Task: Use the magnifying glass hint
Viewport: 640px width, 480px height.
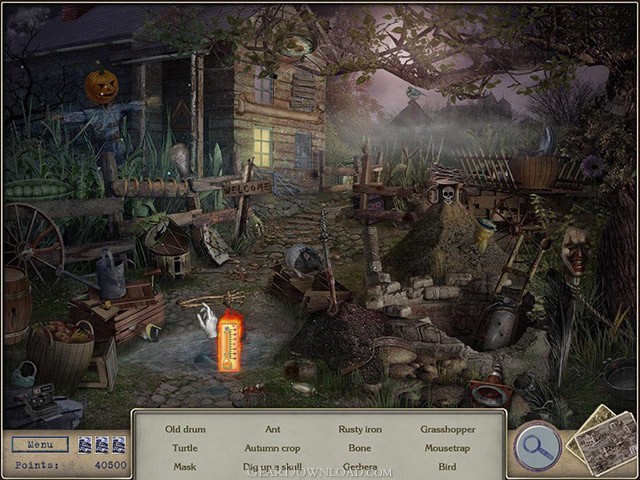Action: (x=537, y=446)
